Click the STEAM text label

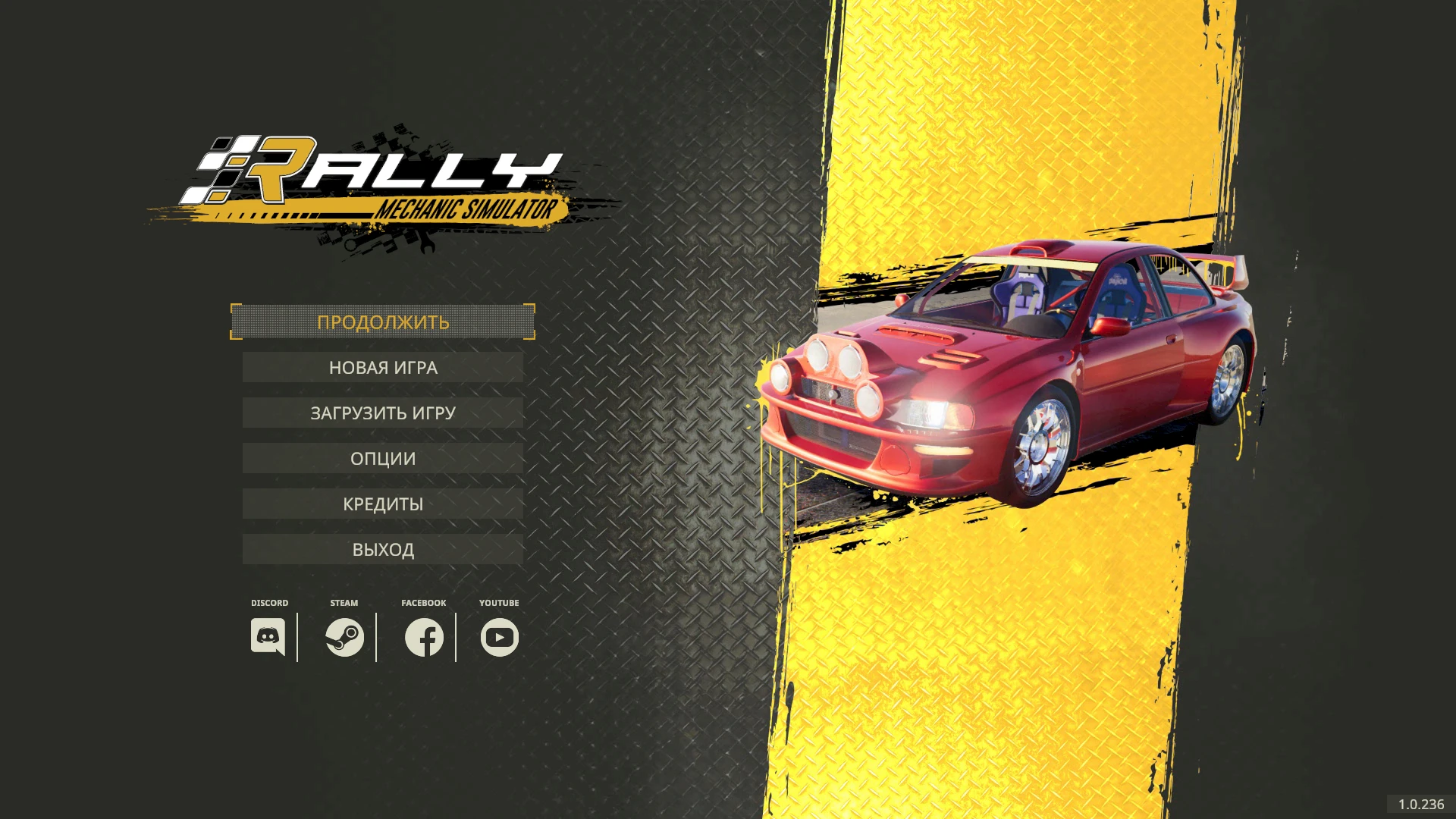coord(343,603)
